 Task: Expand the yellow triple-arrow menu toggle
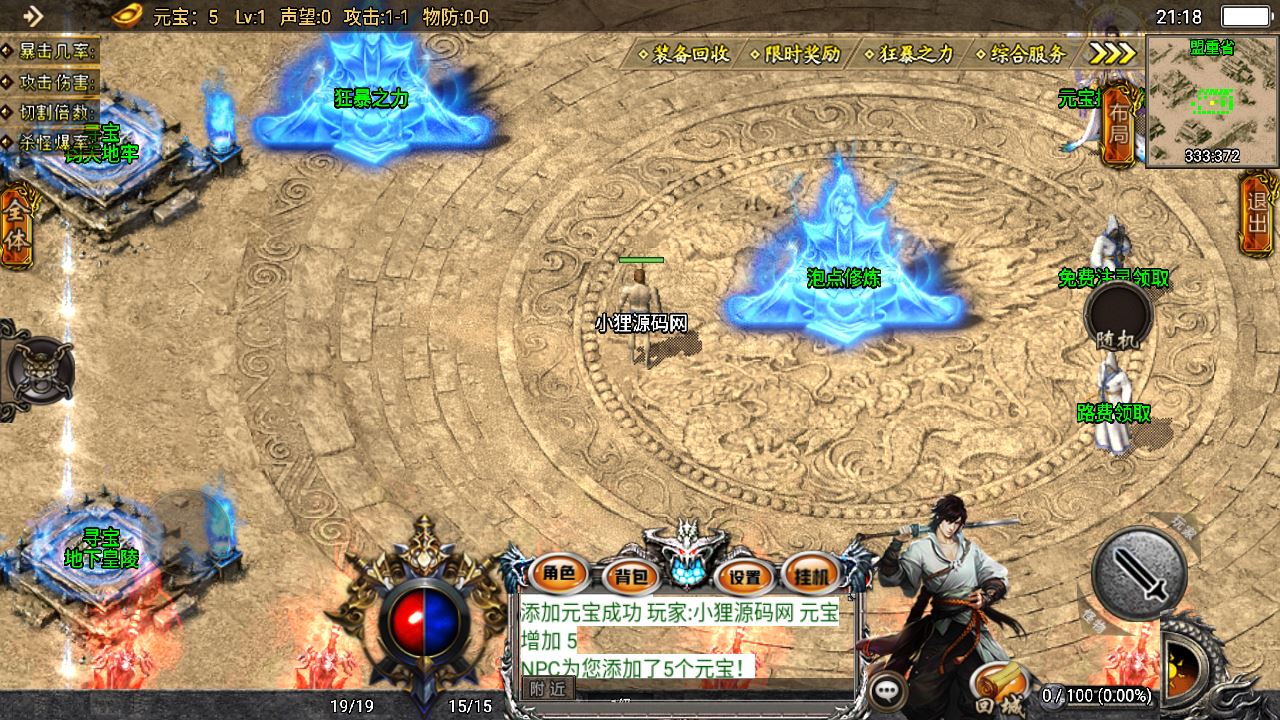pos(1112,54)
